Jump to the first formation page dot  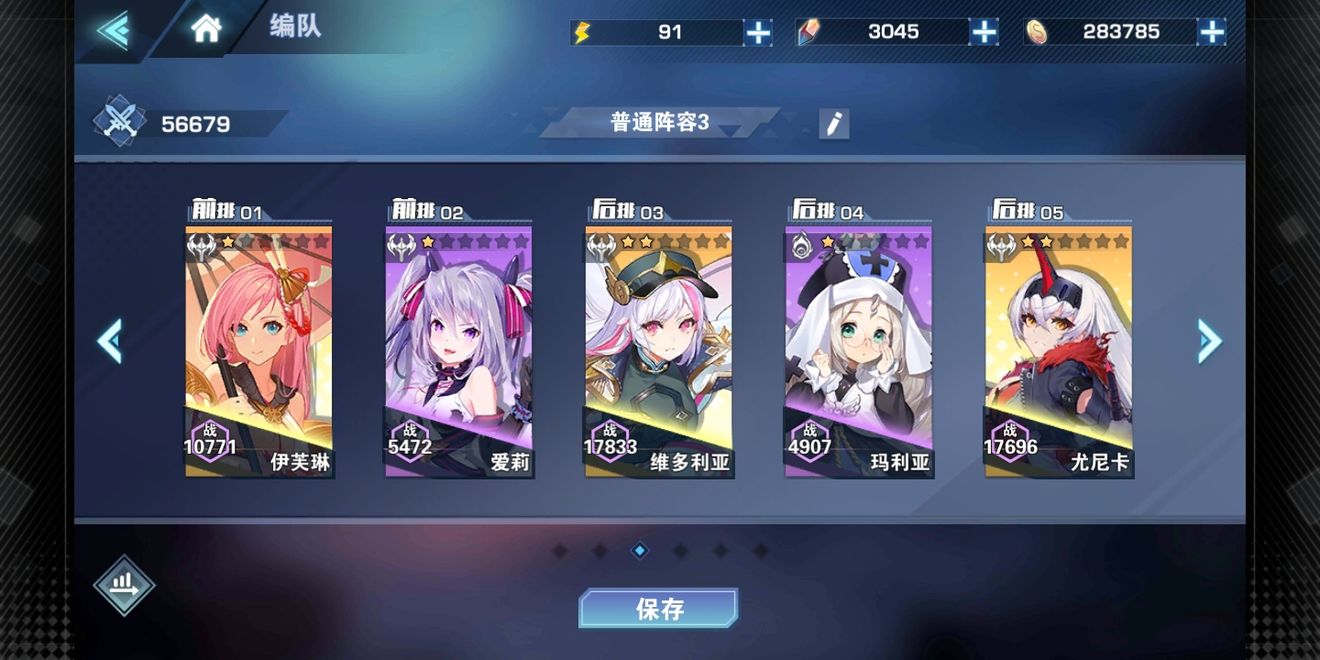pos(560,550)
